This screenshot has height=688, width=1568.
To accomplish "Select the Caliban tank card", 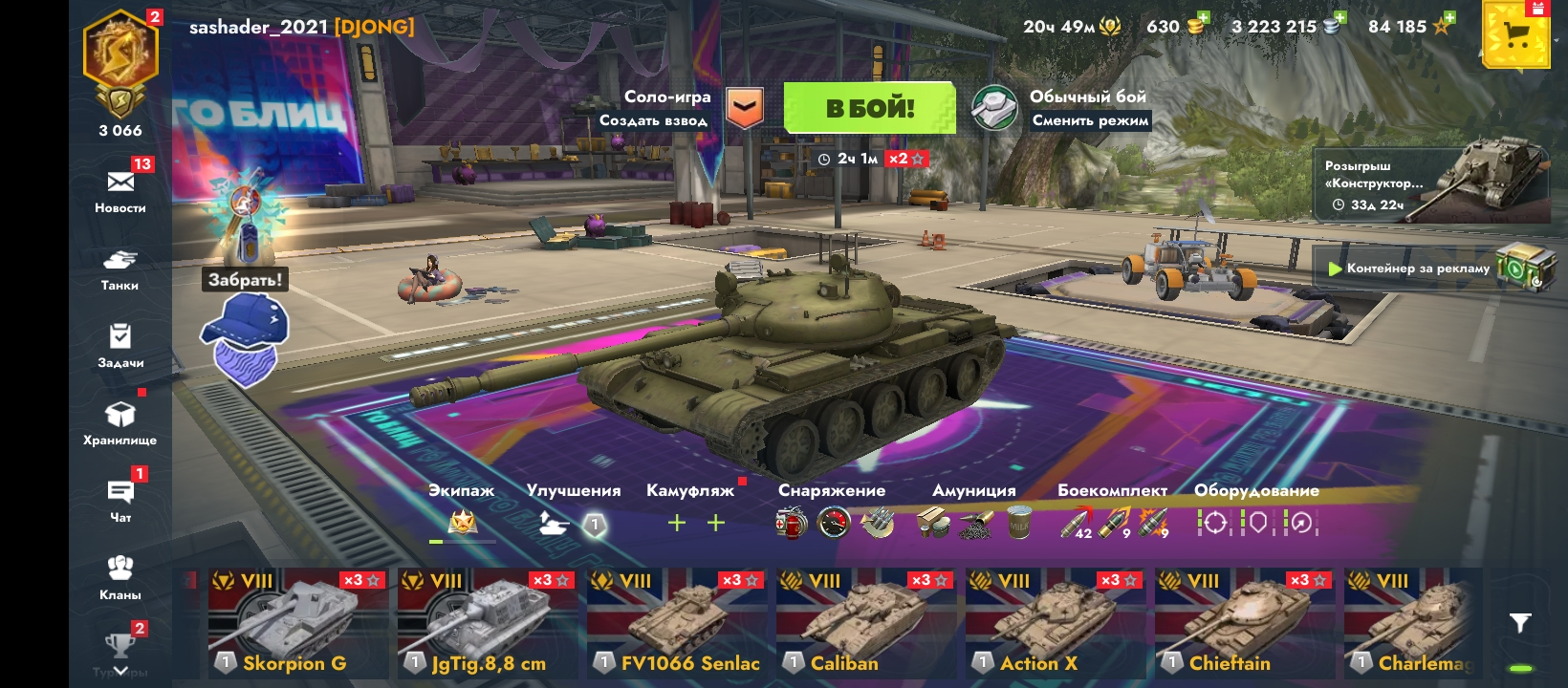I will [863, 623].
